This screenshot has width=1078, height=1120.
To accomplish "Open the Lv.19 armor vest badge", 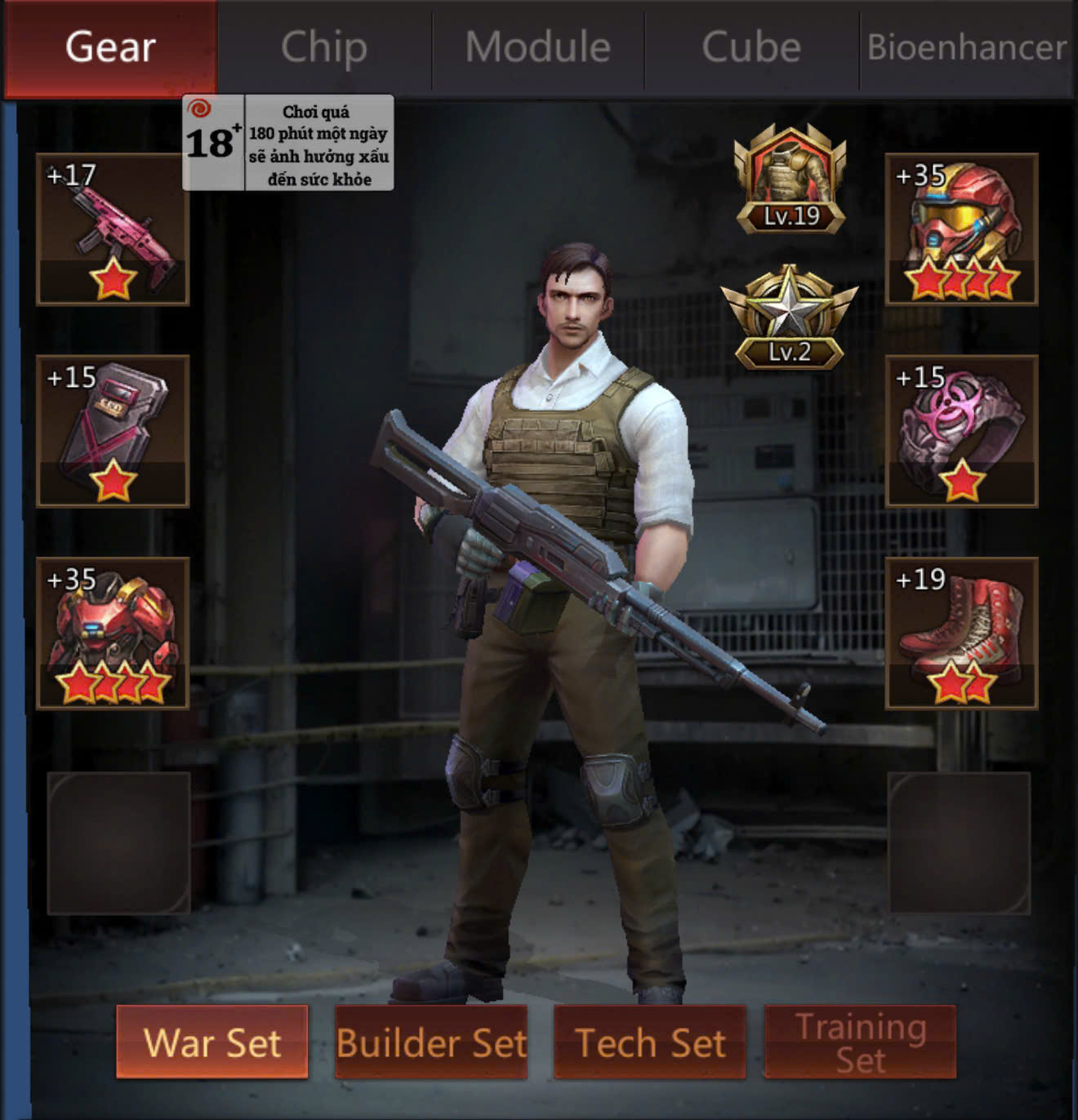I will pos(790,180).
